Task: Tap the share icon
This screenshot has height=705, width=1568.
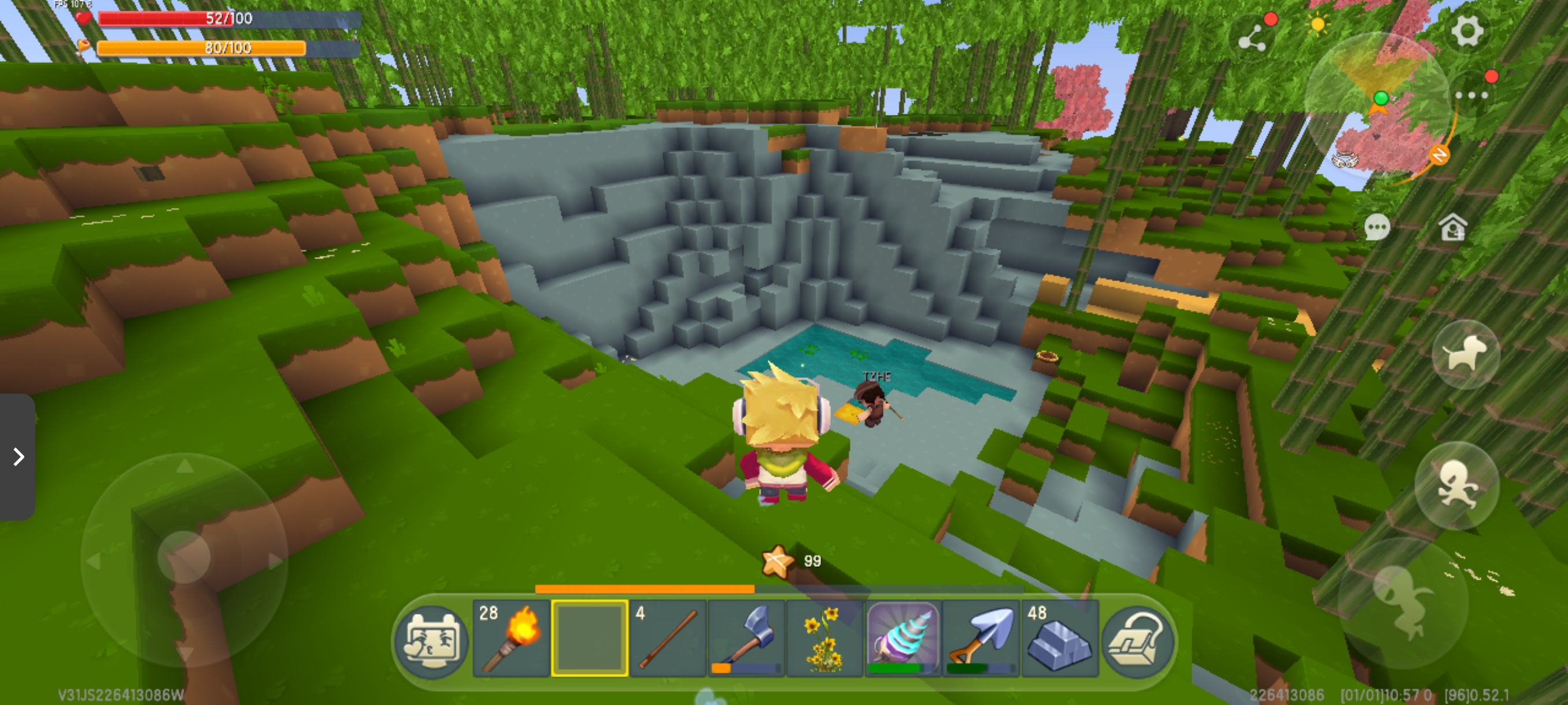Action: 1253,38
